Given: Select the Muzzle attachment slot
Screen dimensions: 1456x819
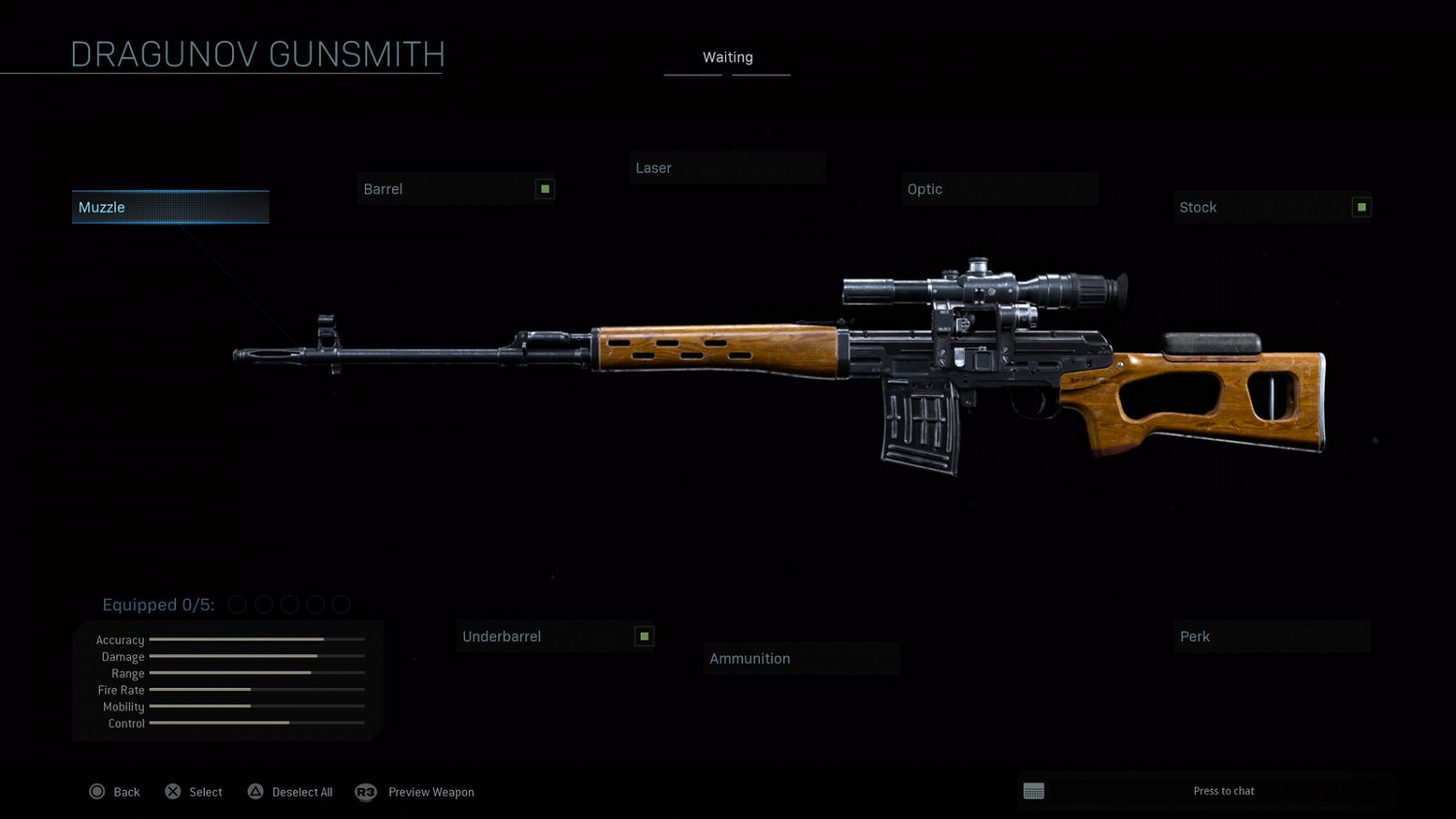Looking at the screenshot, I should tap(170, 208).
